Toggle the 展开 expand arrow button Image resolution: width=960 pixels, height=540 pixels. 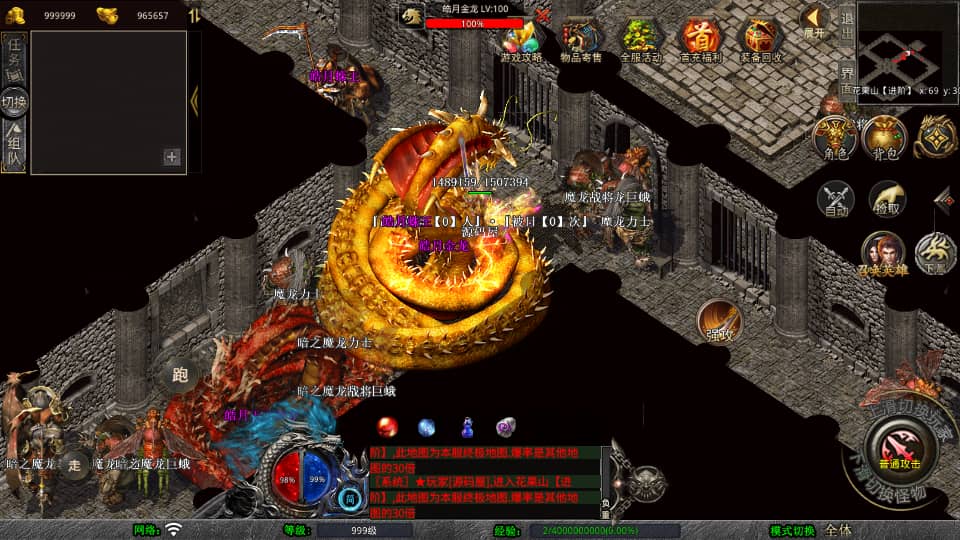[815, 21]
